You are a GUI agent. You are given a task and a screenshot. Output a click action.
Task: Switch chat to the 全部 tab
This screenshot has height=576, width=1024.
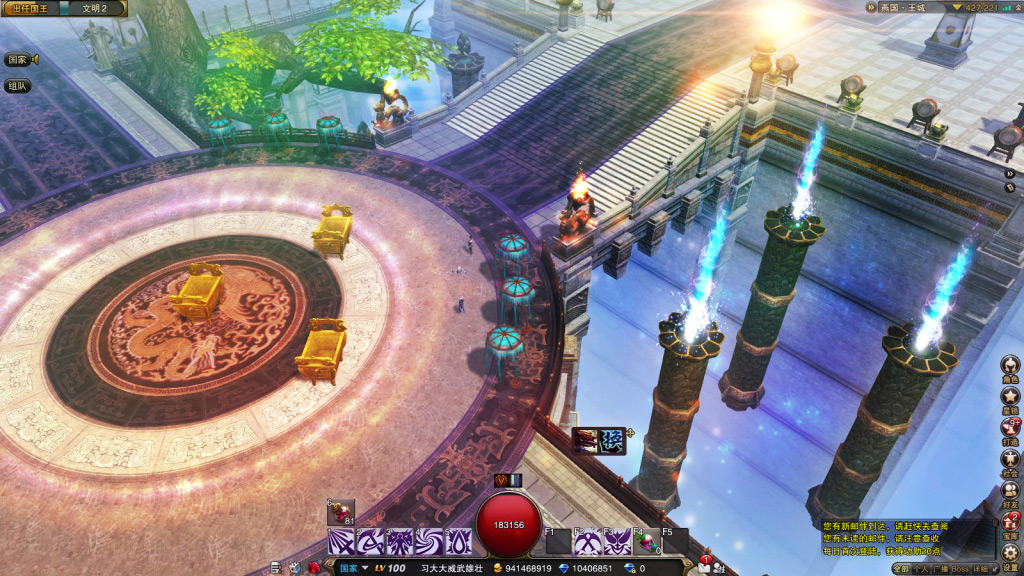pyautogui.click(x=902, y=569)
